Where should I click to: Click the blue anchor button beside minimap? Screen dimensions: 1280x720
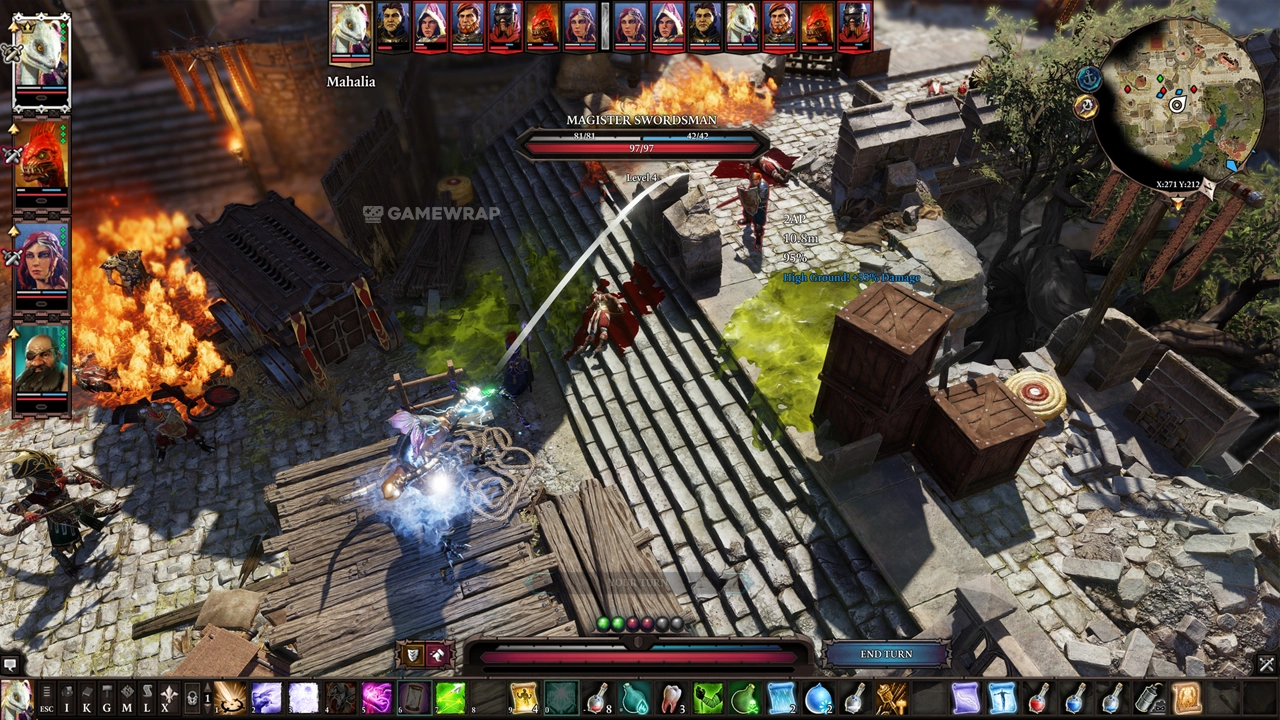pos(1089,78)
